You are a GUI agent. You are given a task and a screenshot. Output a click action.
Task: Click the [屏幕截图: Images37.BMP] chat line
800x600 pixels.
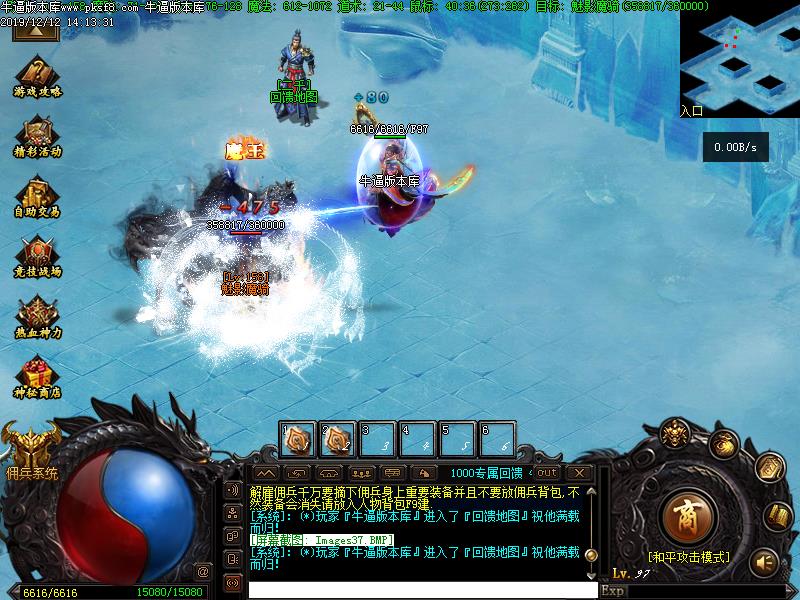click(321, 540)
